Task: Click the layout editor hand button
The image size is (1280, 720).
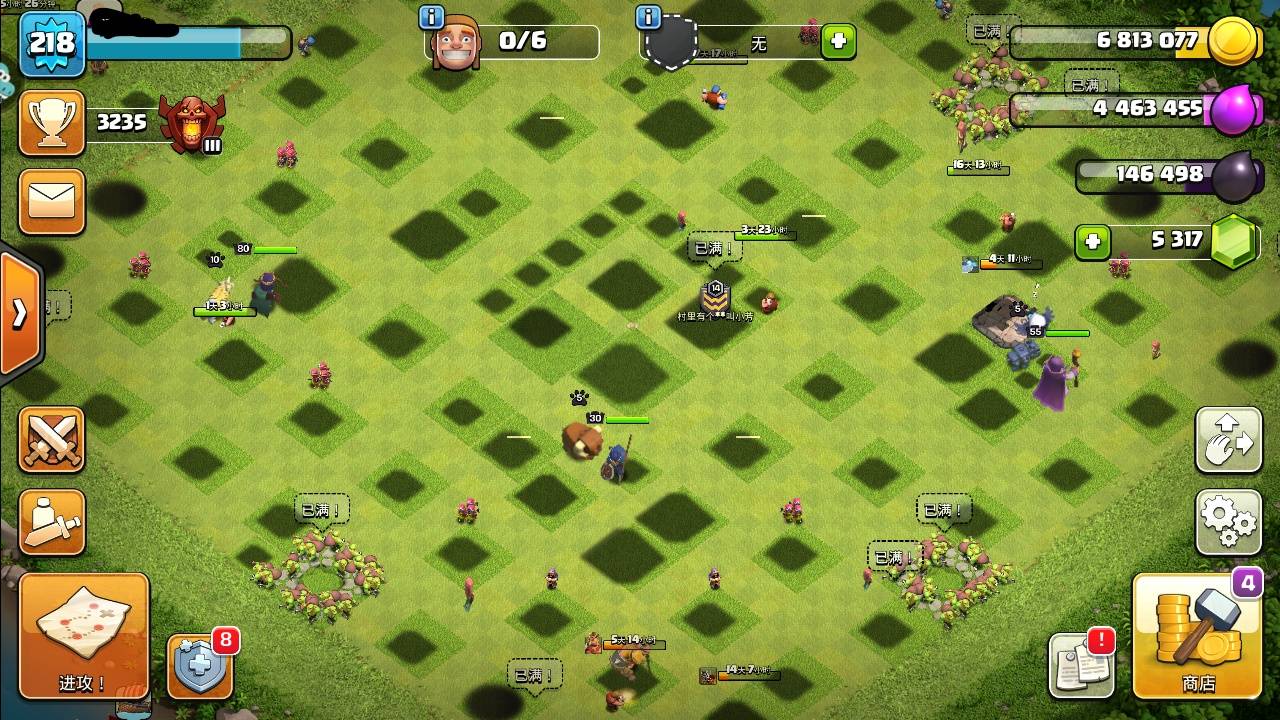Action: click(1229, 440)
